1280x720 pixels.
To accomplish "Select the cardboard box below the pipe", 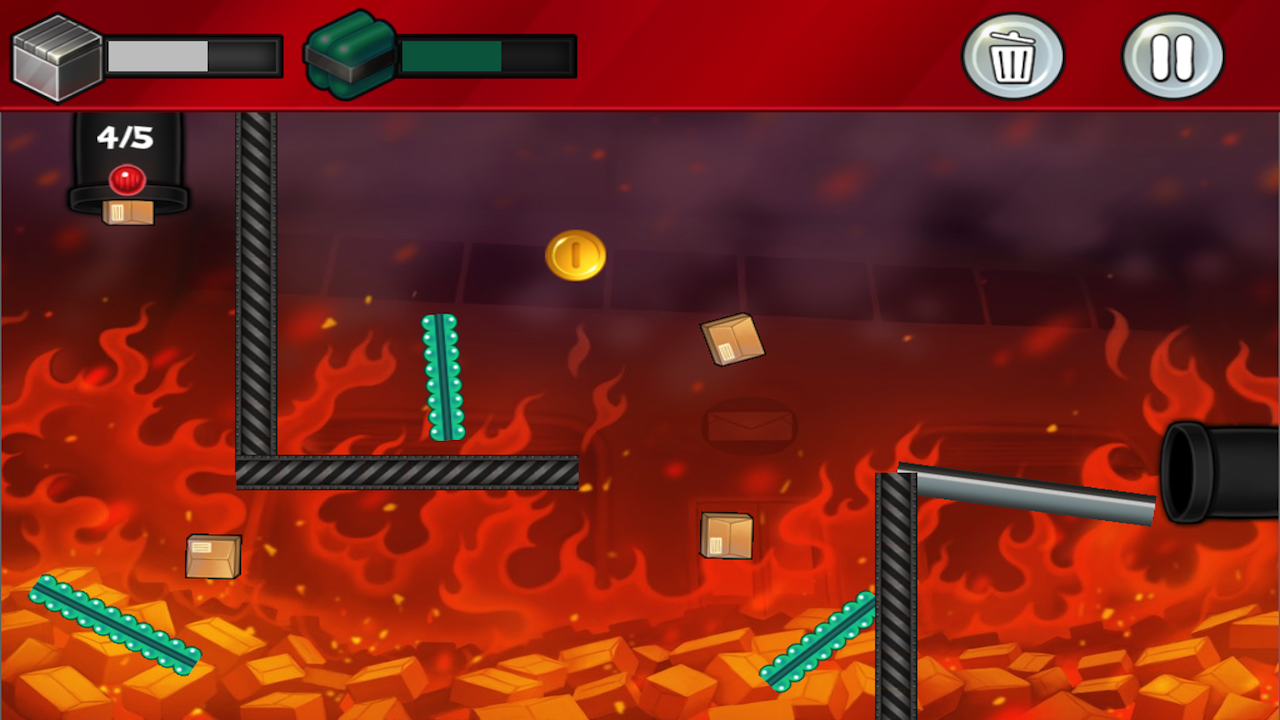I will coord(727,537).
